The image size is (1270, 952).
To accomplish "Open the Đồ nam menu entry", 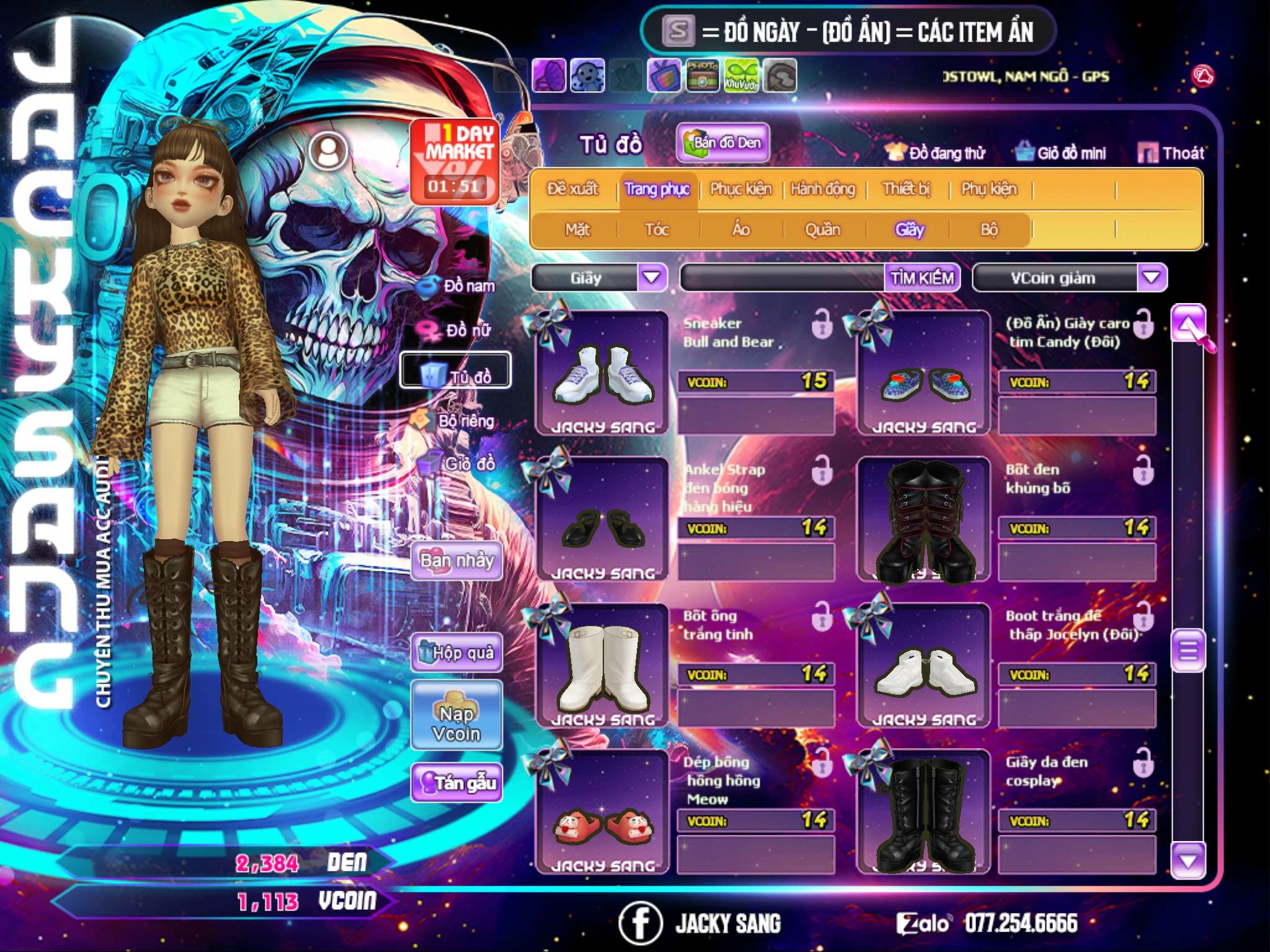I will [x=459, y=286].
